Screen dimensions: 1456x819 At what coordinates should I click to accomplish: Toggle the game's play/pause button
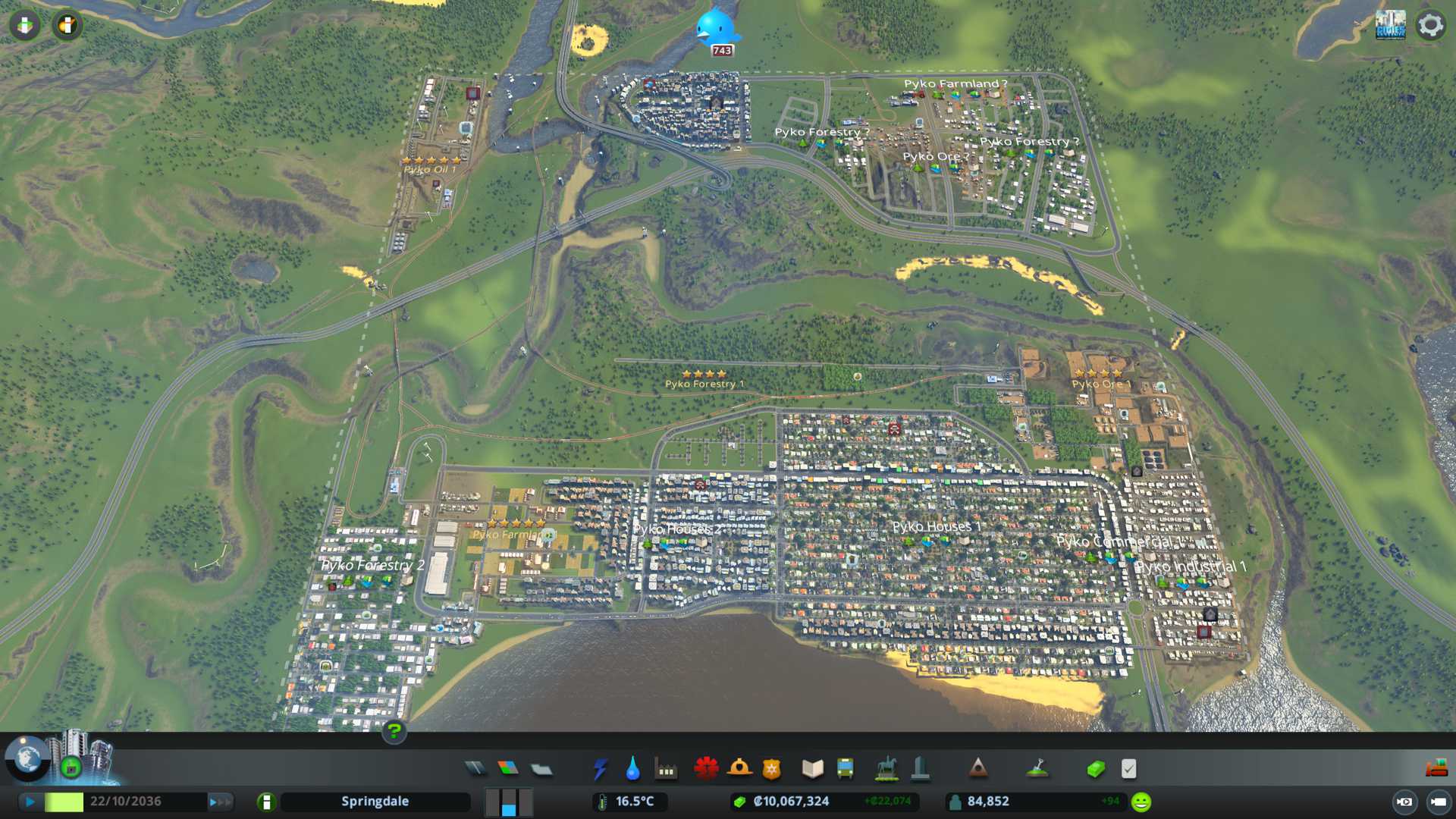coord(30,802)
